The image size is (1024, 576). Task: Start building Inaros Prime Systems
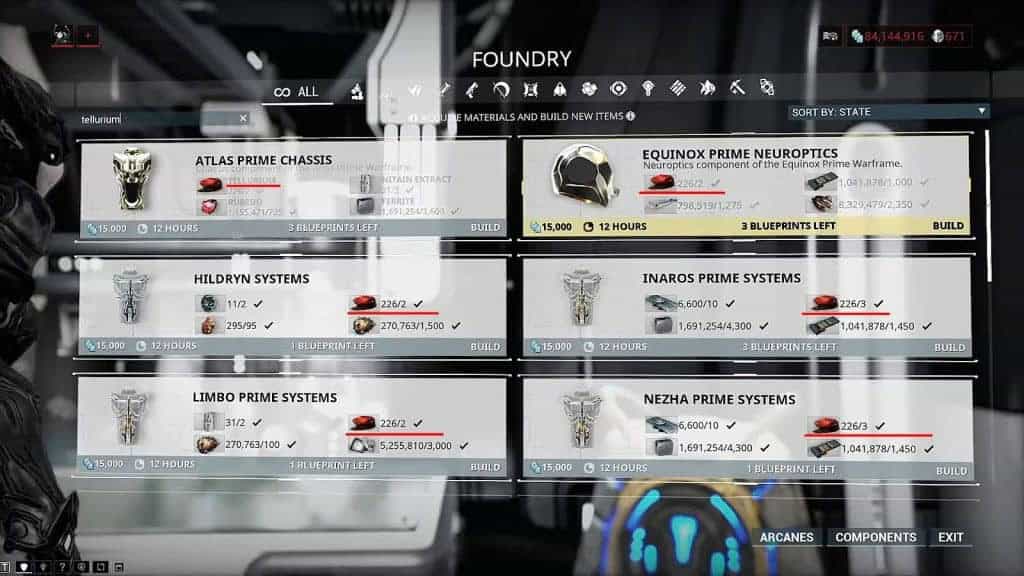[948, 347]
